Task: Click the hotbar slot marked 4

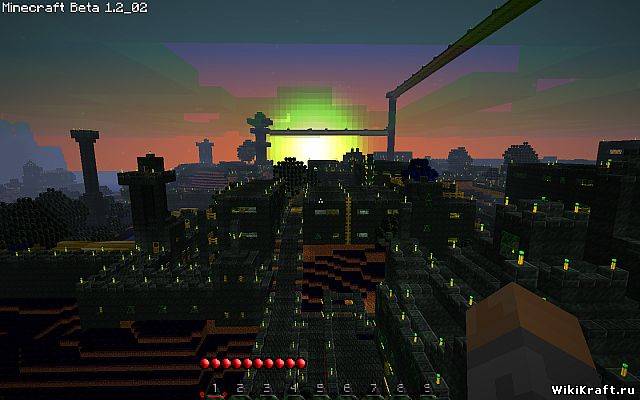Action: click(294, 387)
